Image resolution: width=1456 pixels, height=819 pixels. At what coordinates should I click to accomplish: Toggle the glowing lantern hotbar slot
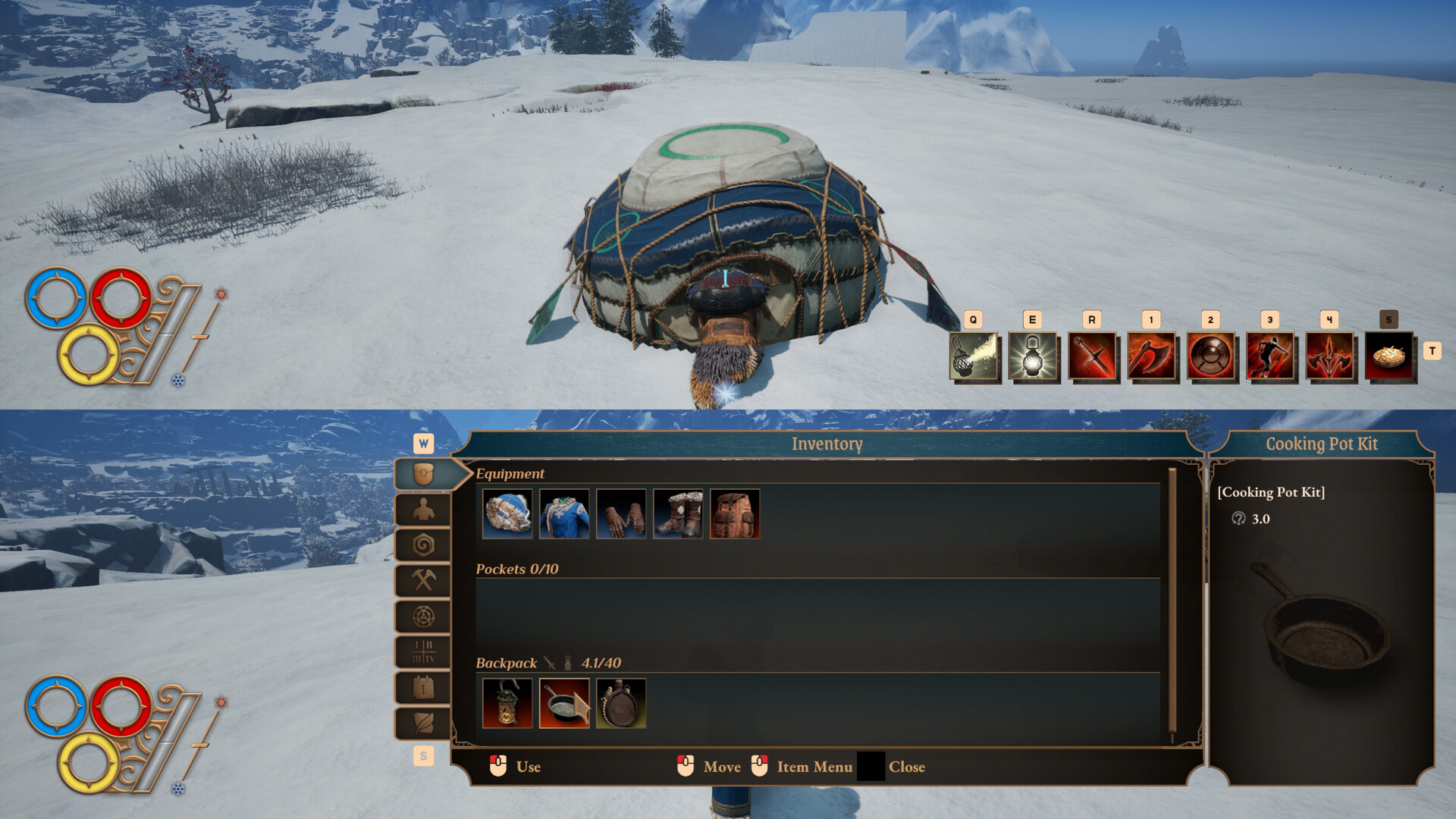pos(1033,356)
